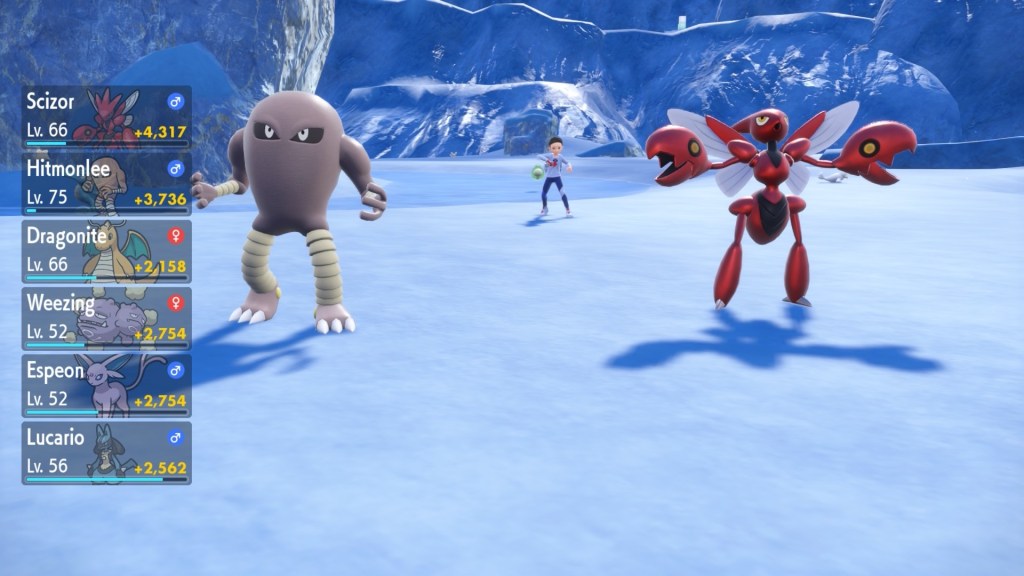Choose the Hitmonlee party panel
The image size is (1024, 576).
point(106,184)
